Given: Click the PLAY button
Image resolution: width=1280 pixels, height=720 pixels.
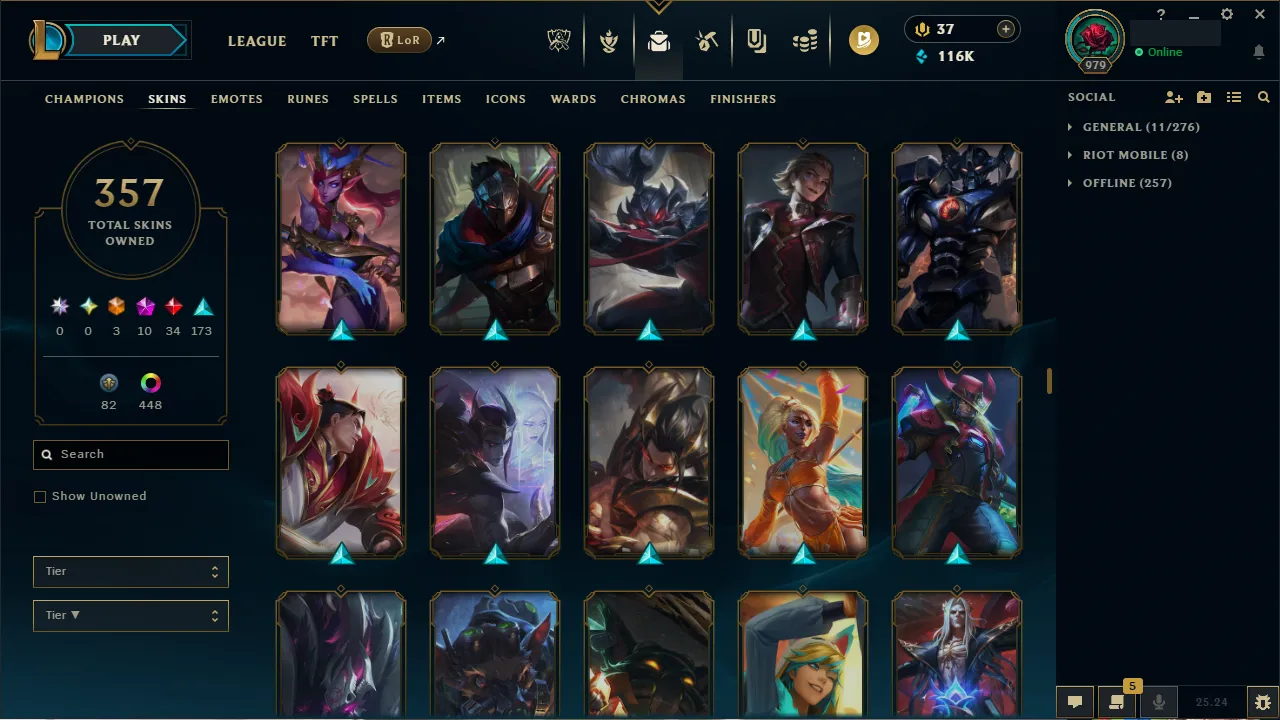Looking at the screenshot, I should (121, 40).
